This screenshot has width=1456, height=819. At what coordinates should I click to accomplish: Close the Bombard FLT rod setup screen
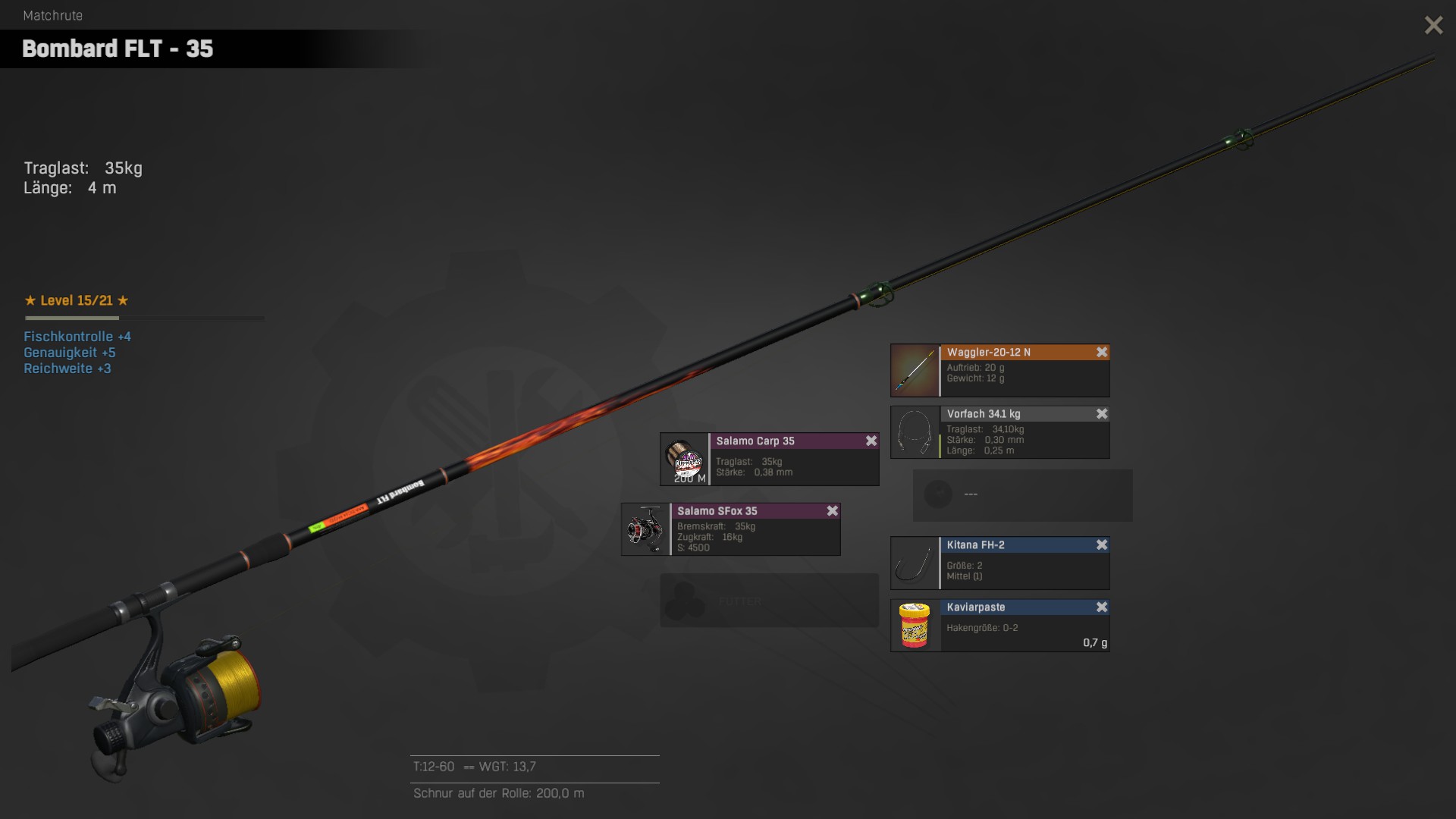pyautogui.click(x=1433, y=26)
